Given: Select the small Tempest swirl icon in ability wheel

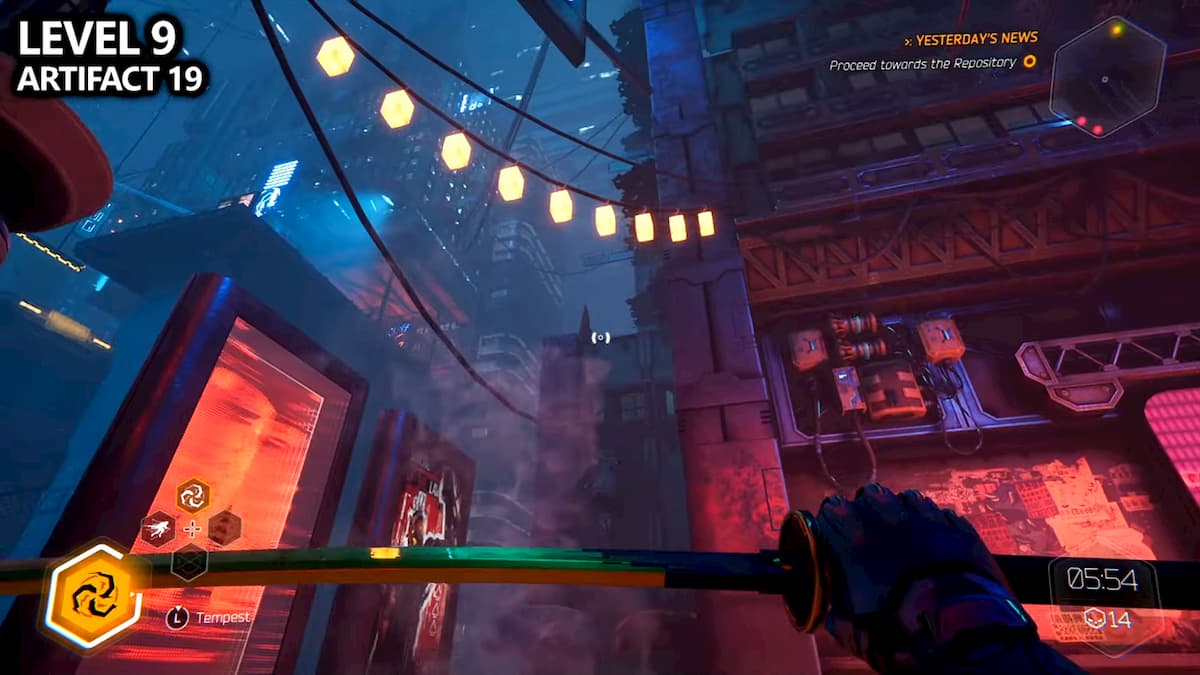Looking at the screenshot, I should click(192, 495).
